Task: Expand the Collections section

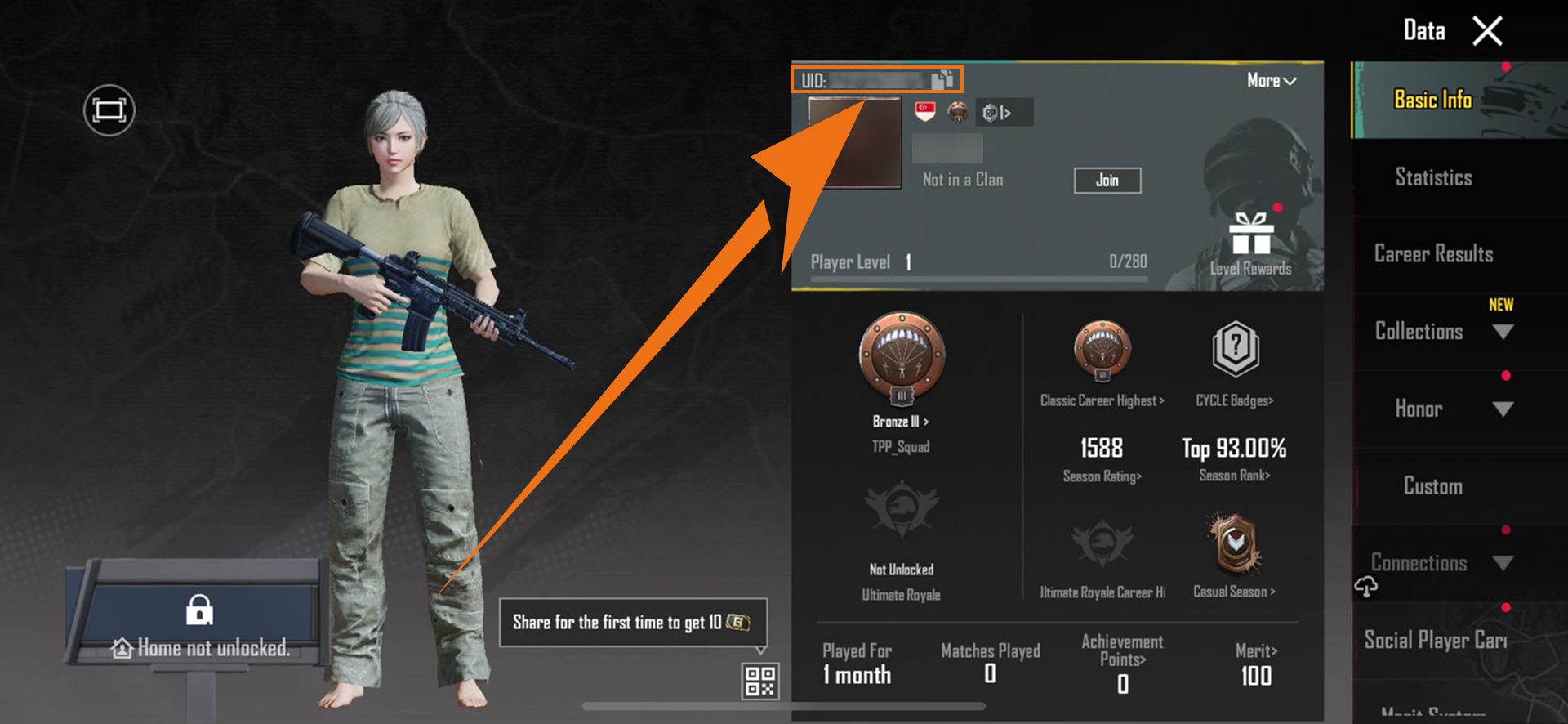Action: 1503,332
